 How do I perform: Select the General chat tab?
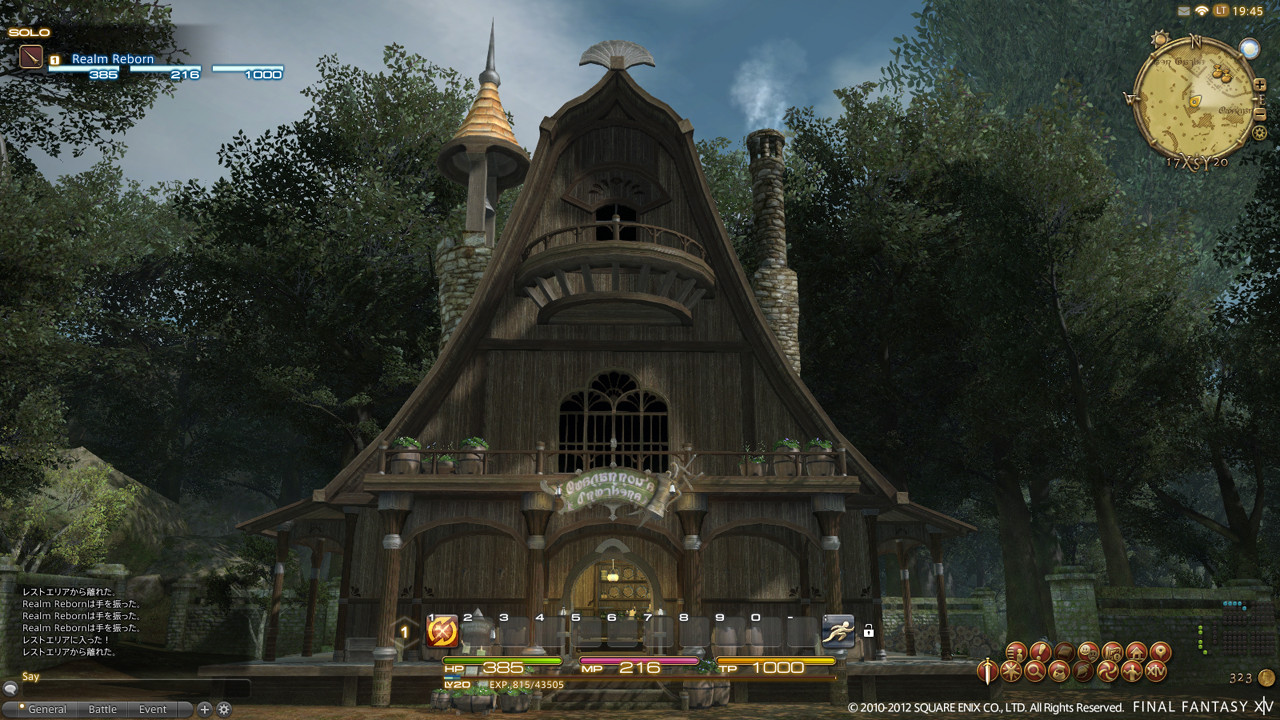click(47, 709)
